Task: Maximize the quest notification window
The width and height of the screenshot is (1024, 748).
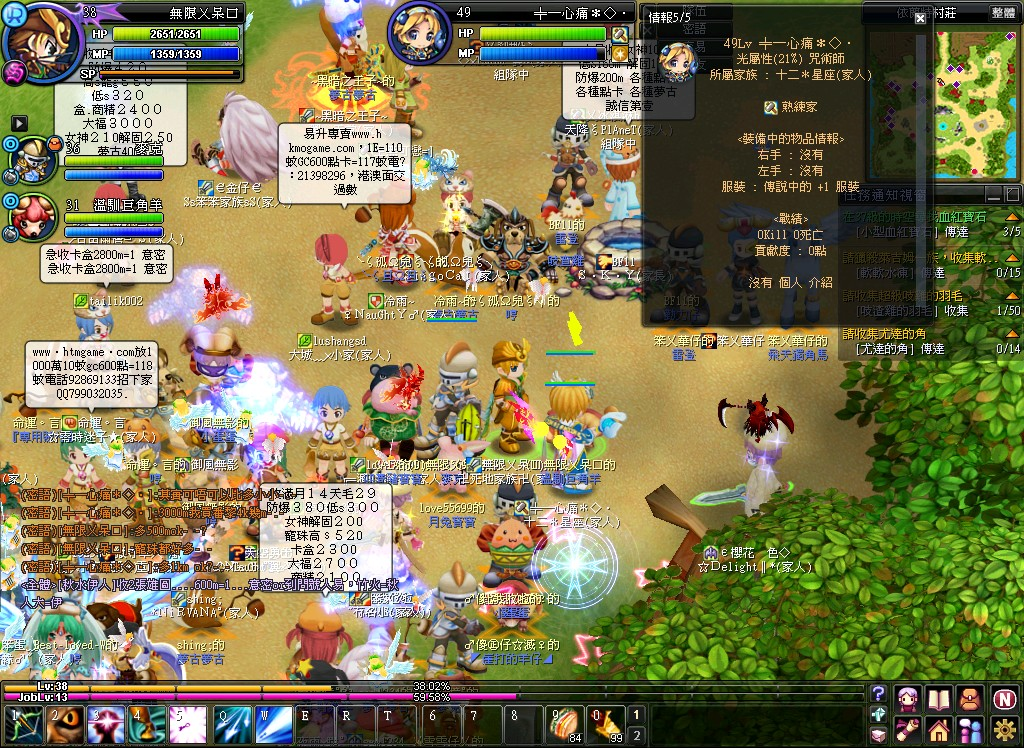Action: 1012,196
